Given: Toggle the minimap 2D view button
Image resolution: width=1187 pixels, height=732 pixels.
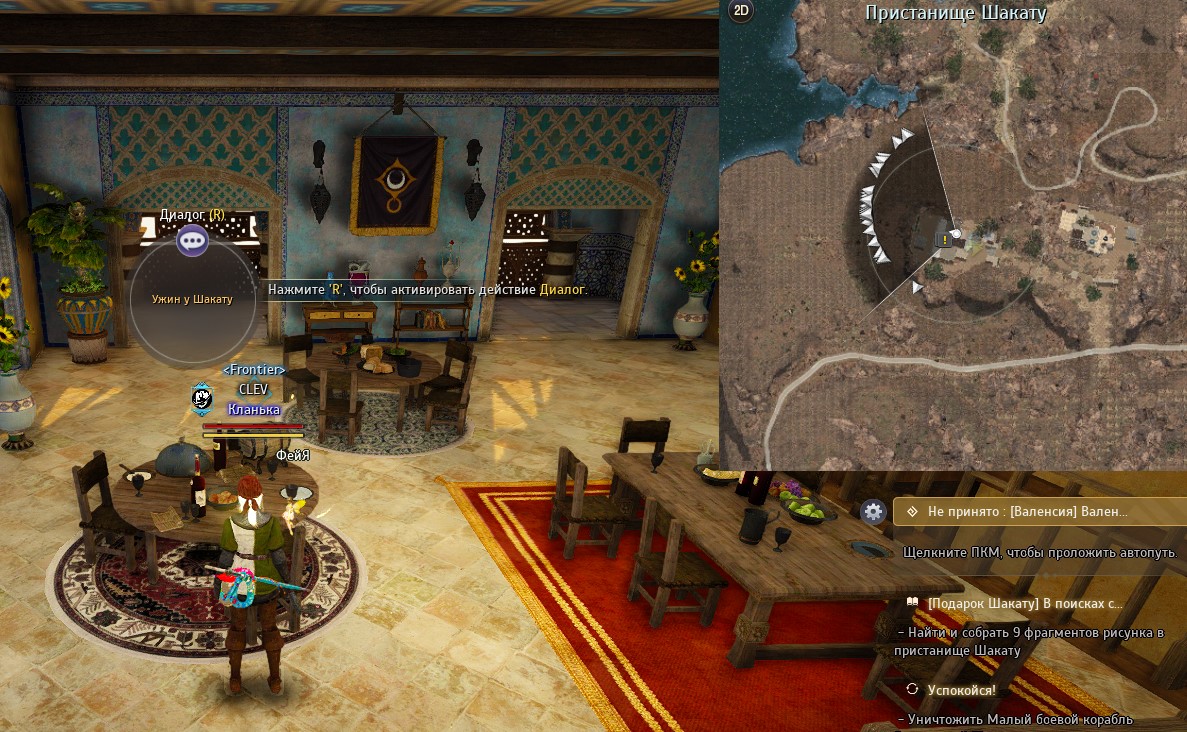Looking at the screenshot, I should click(741, 11).
